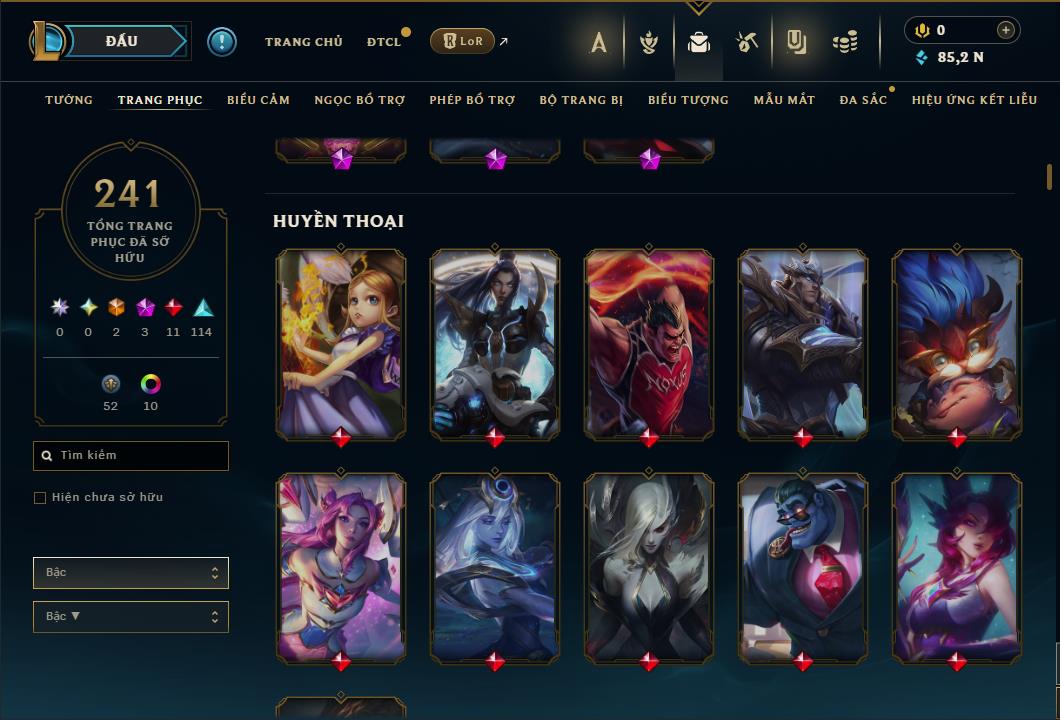Select the BỘ TRANG BỊ tab

tap(581, 100)
